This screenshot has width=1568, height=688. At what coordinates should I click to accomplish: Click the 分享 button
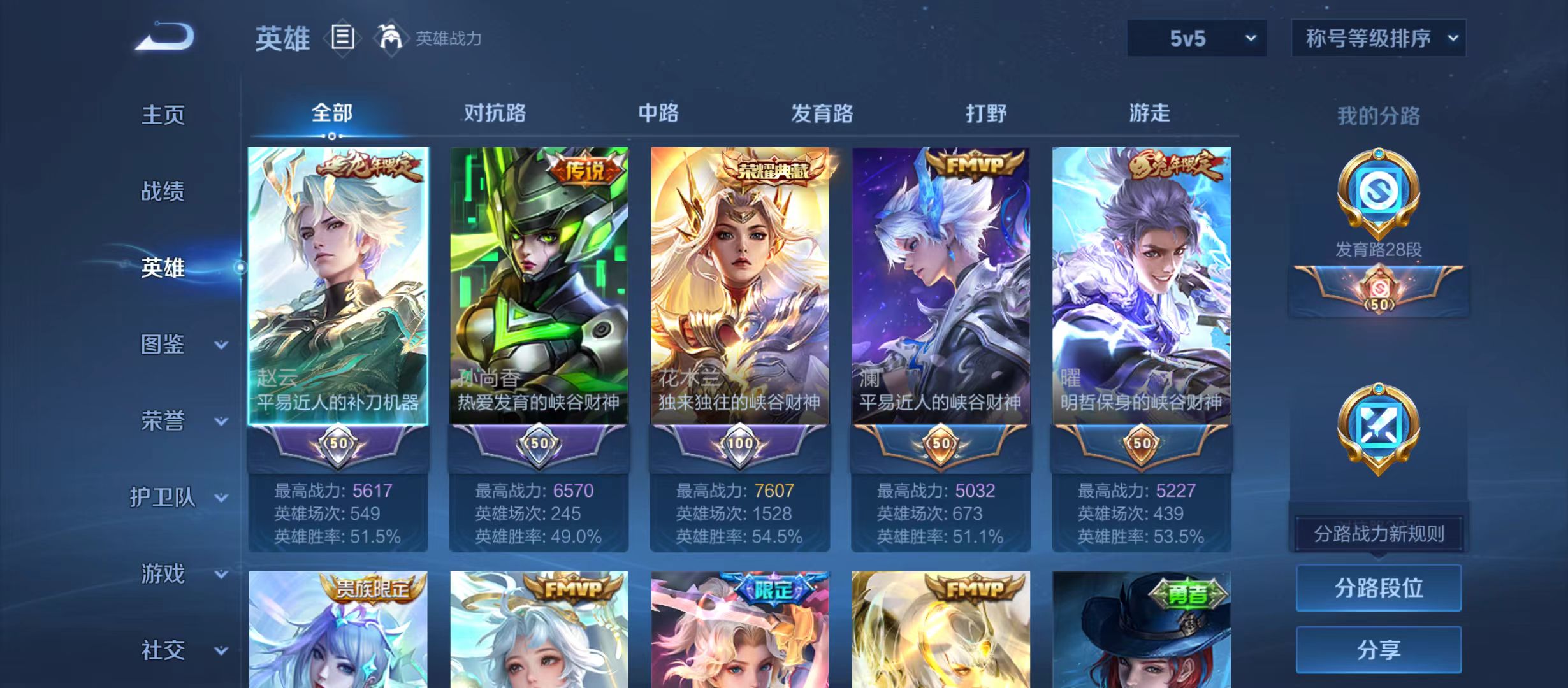(1379, 650)
